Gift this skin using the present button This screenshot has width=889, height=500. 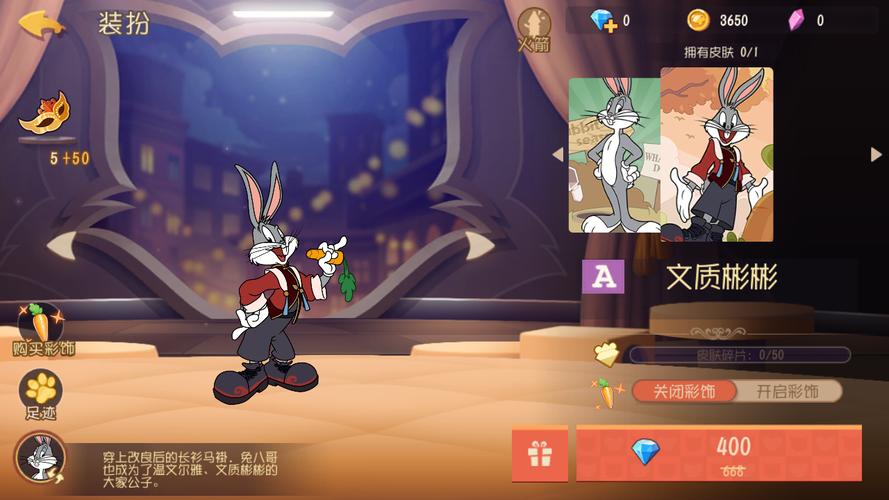point(540,454)
